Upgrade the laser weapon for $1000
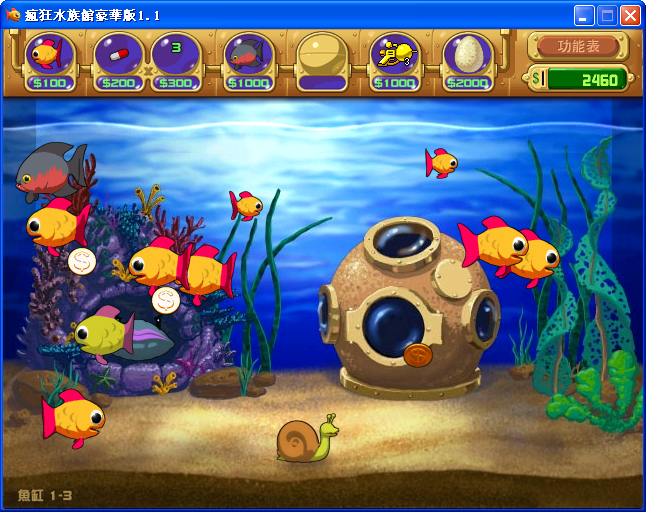 tap(395, 59)
